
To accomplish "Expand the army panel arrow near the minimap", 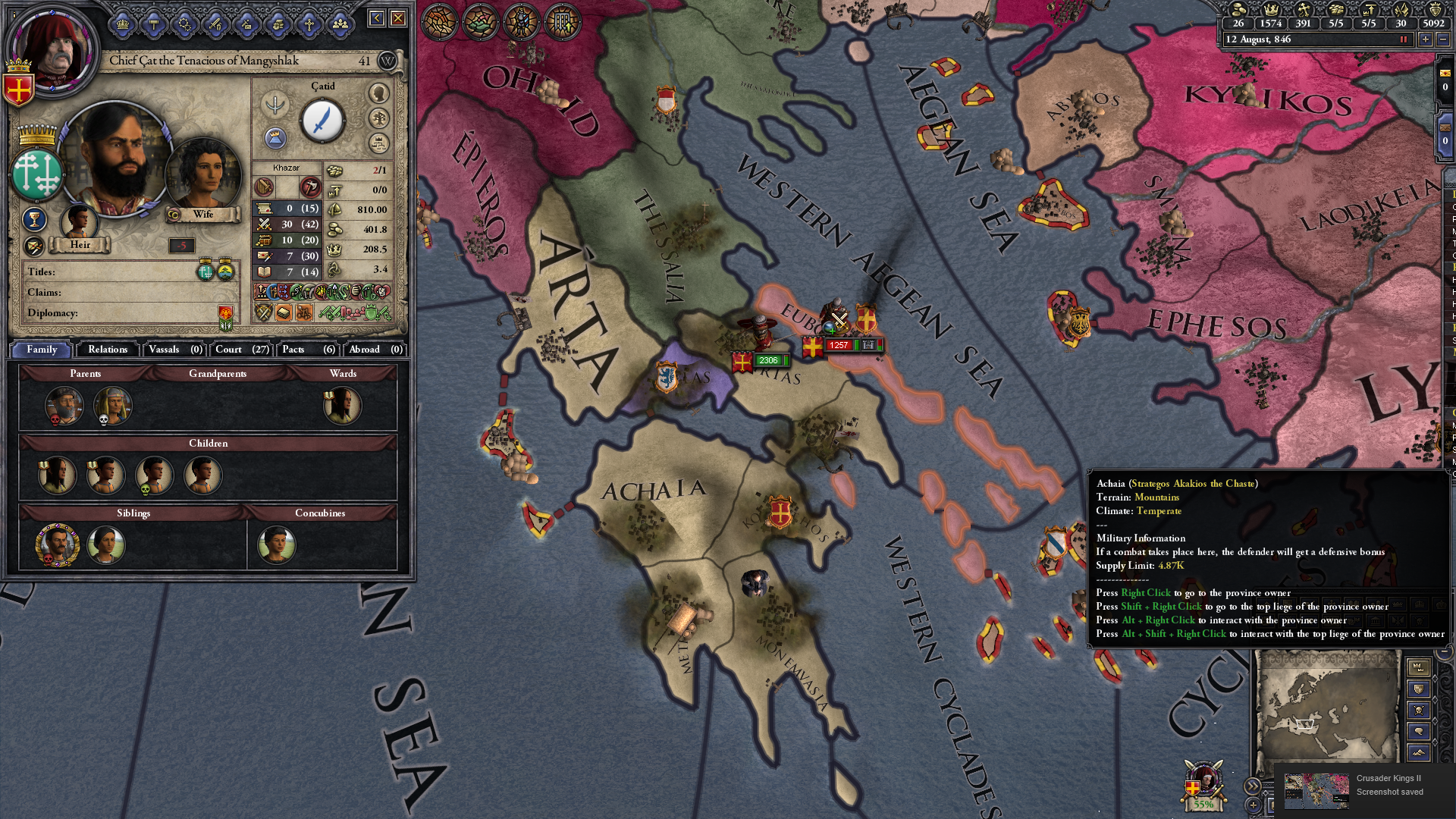I will (x=1253, y=786).
